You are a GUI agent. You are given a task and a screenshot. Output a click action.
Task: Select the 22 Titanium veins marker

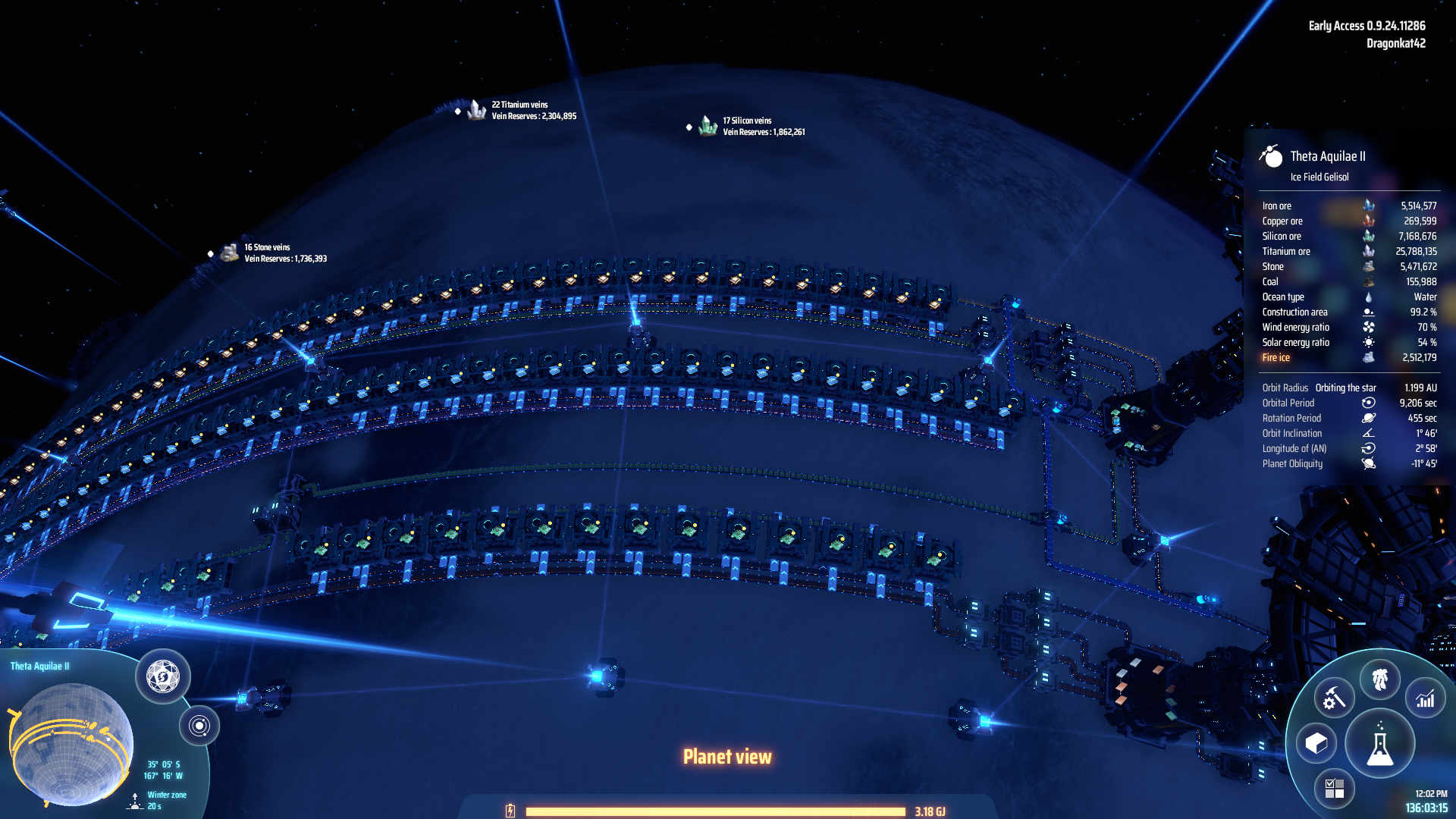(476, 111)
